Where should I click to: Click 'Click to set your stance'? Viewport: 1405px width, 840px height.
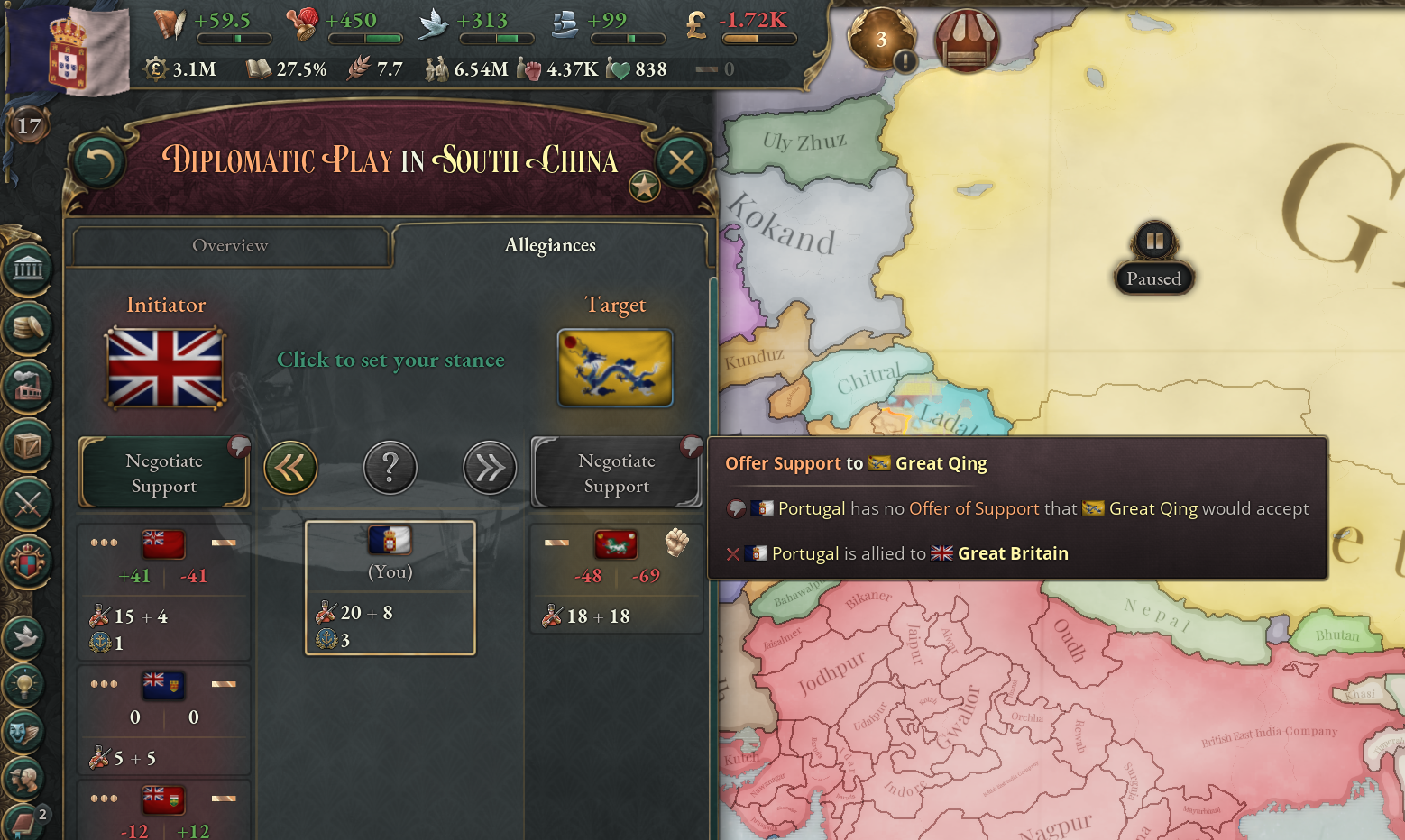coord(390,360)
